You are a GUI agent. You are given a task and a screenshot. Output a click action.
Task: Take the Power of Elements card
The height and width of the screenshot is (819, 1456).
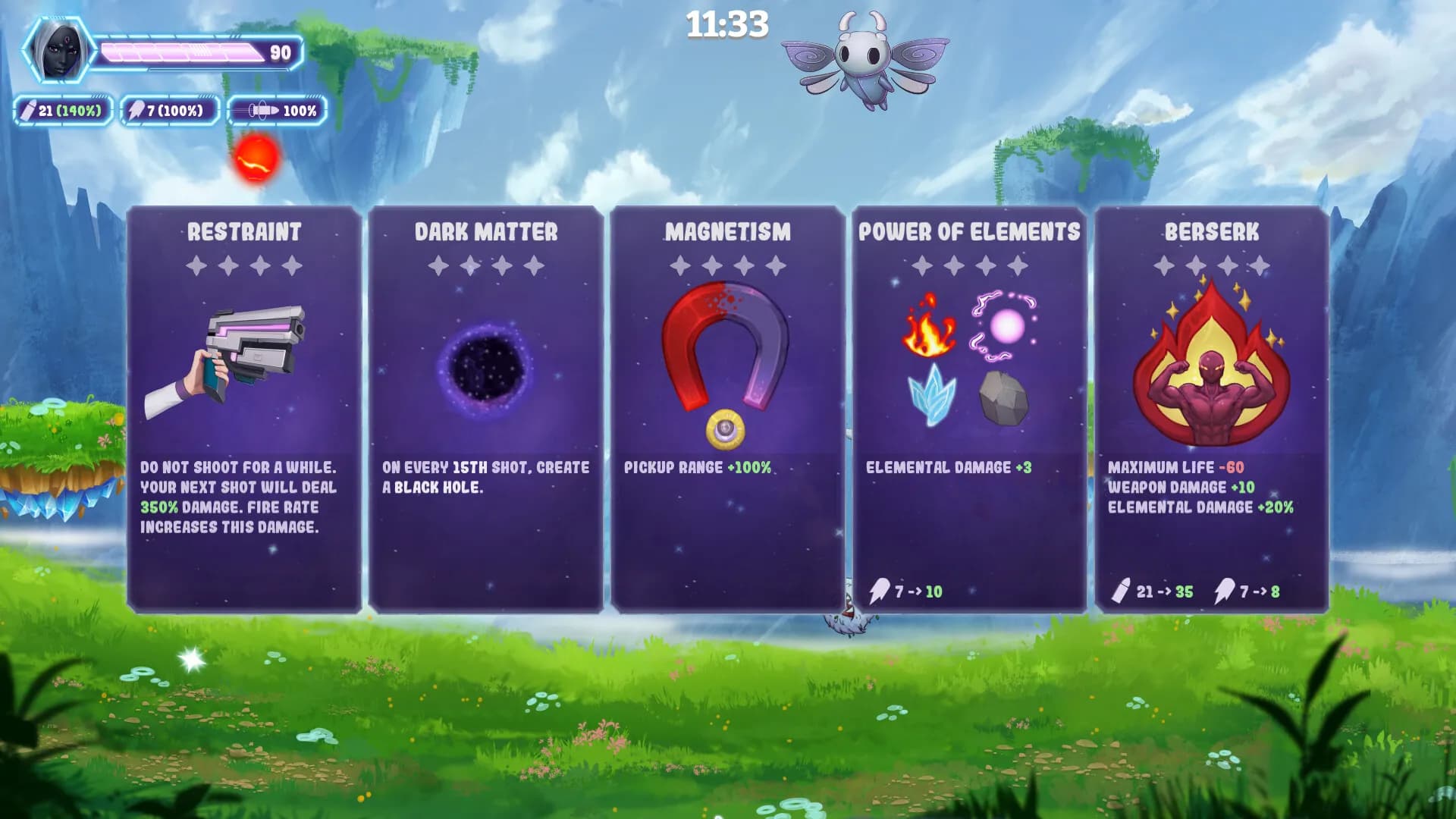pyautogui.click(x=969, y=409)
